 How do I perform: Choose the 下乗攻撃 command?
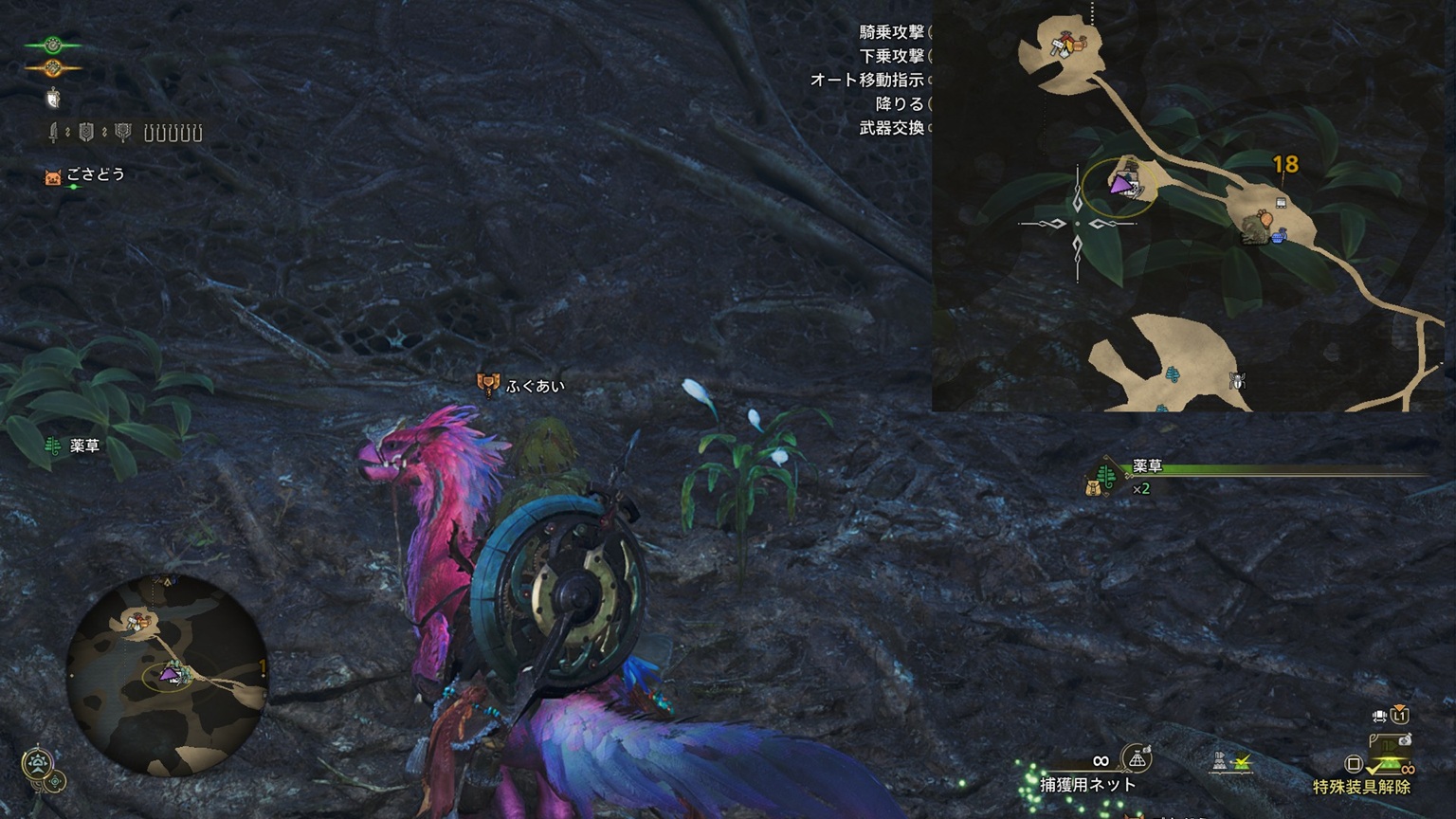pyautogui.click(x=891, y=56)
